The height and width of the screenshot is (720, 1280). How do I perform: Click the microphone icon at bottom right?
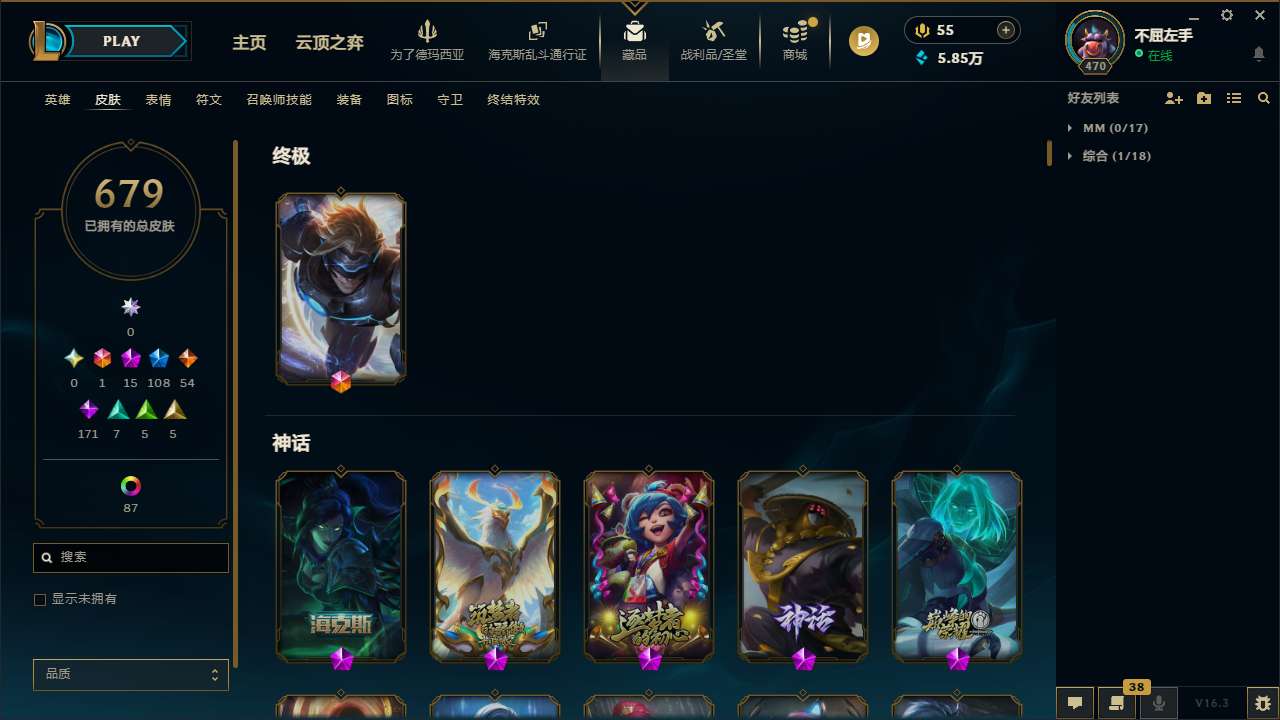(x=1159, y=703)
